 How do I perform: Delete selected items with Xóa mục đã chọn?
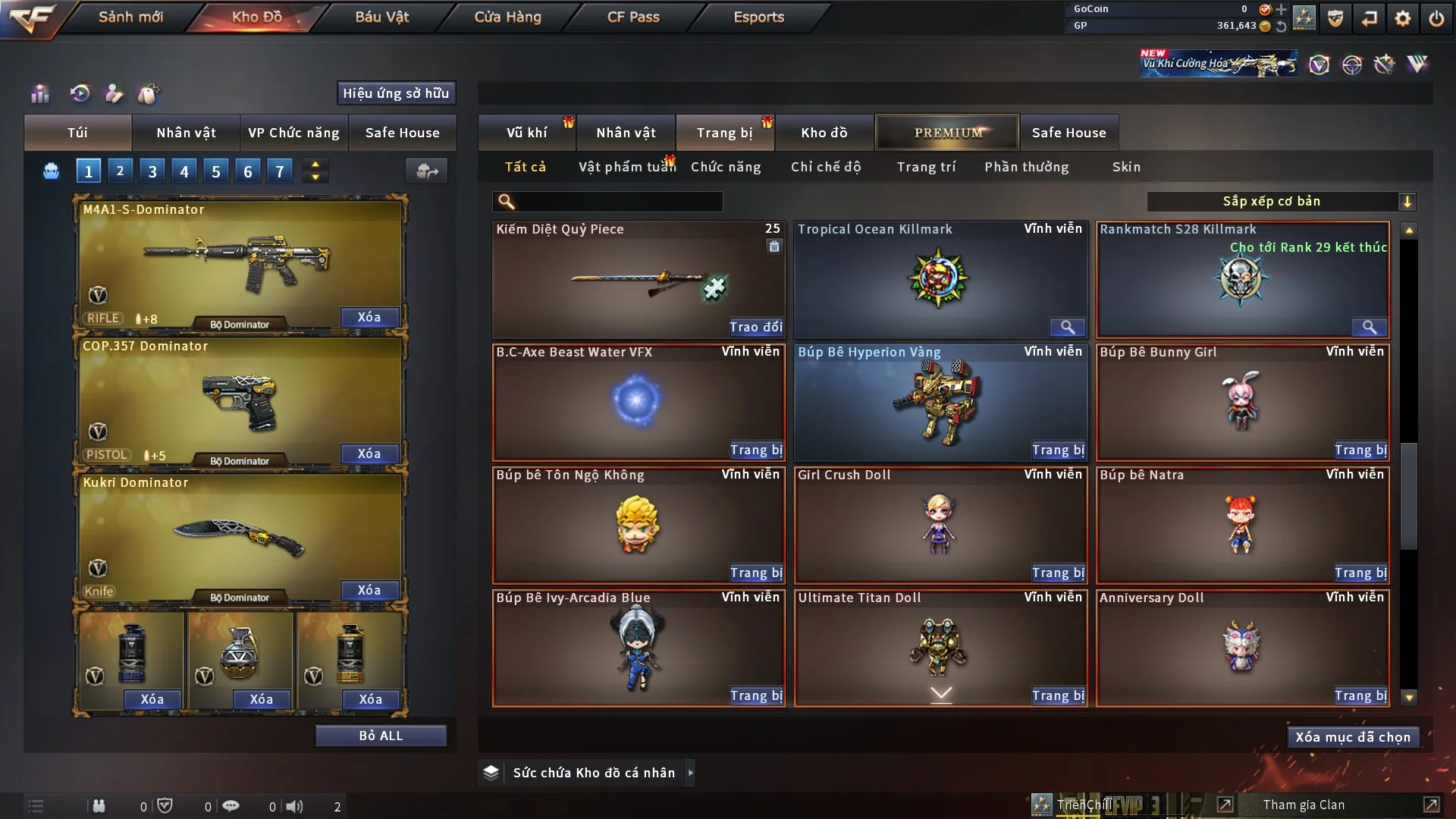(1352, 737)
